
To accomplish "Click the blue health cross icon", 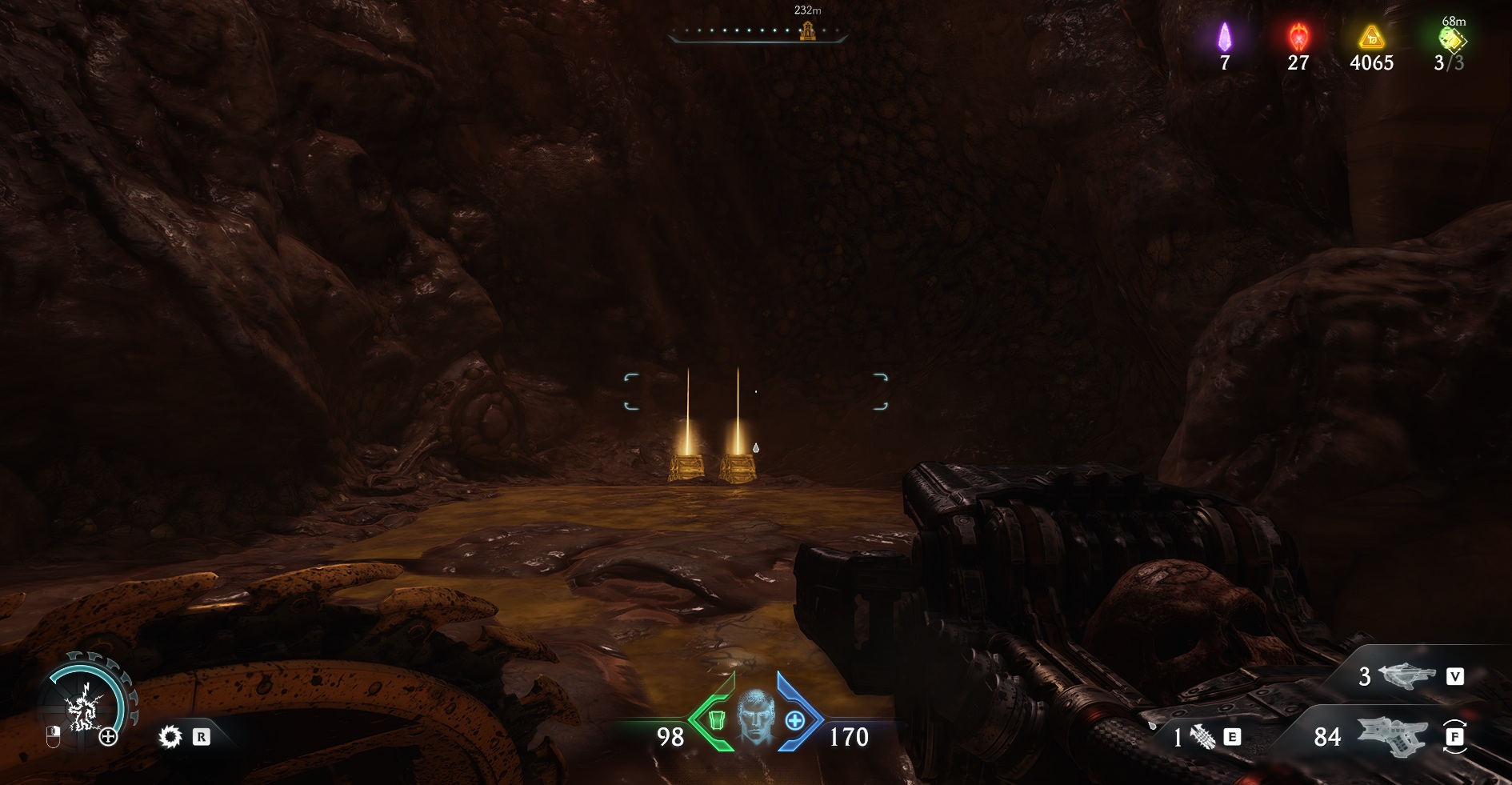I will coord(794,721).
